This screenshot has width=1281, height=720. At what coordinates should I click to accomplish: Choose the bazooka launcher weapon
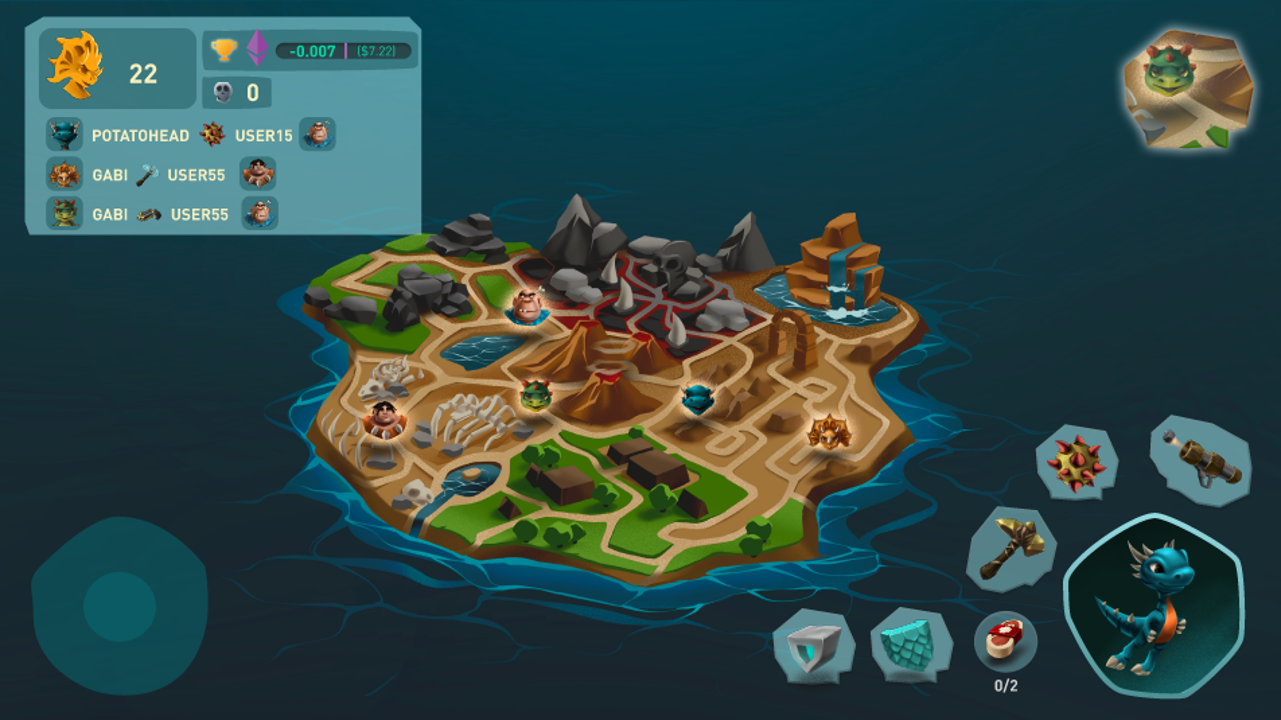tap(1200, 460)
